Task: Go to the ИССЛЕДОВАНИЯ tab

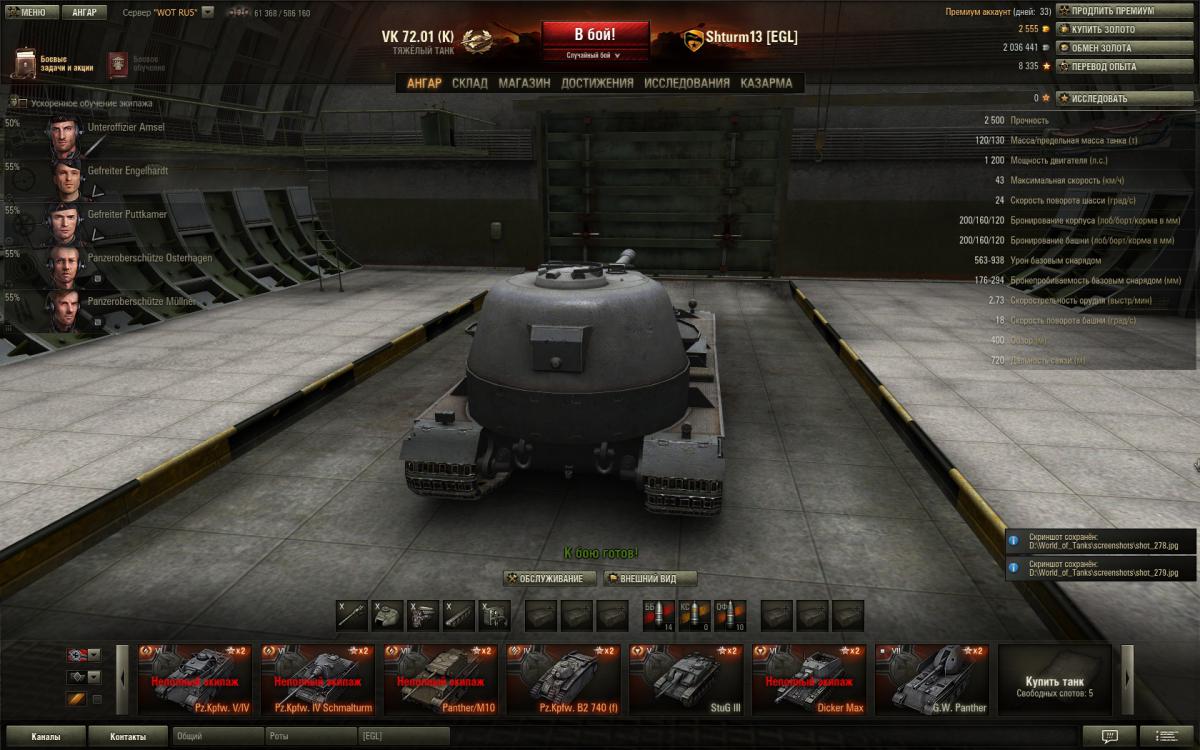Action: [687, 83]
